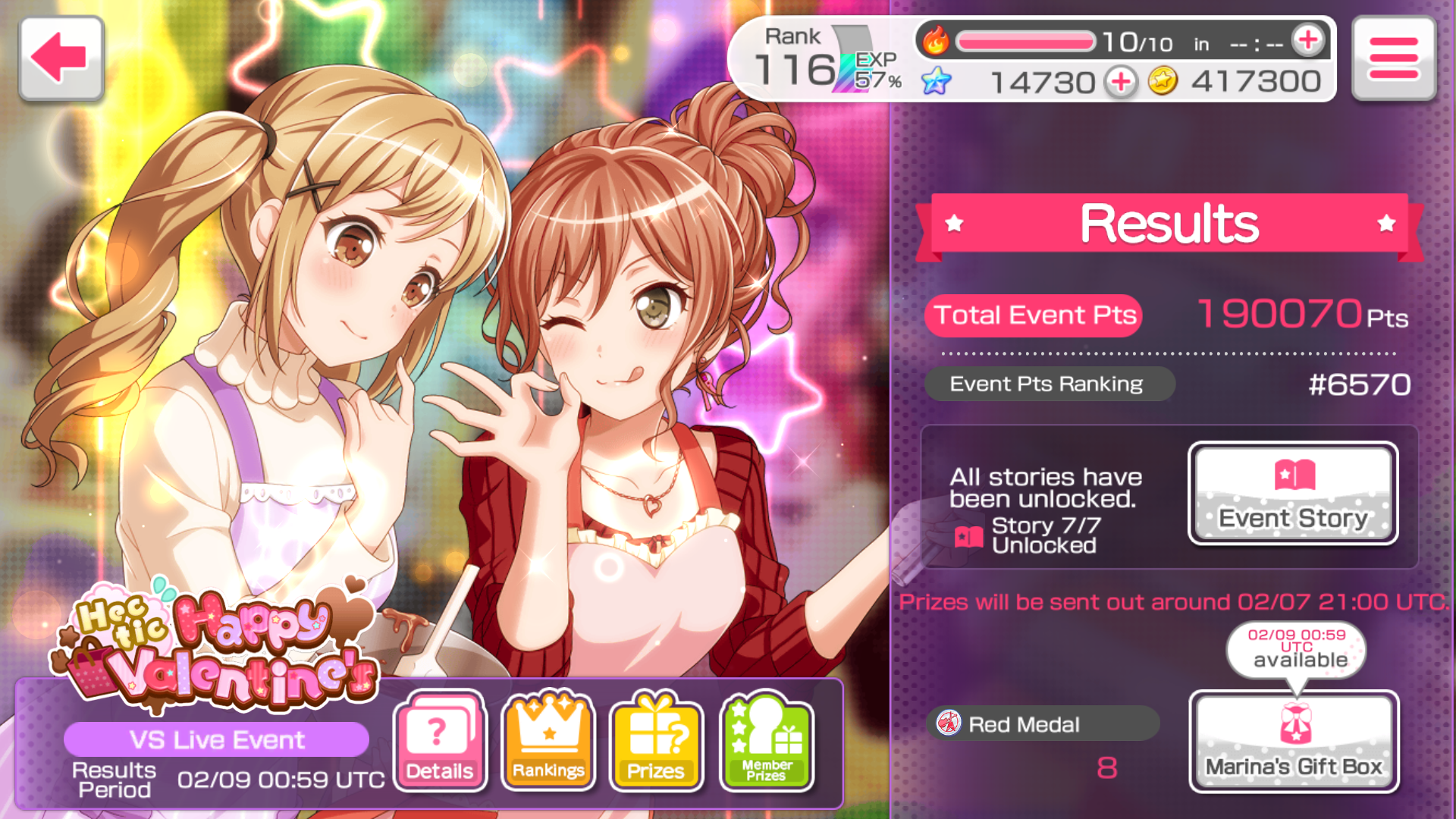Open the Event Story
Image resolution: width=1456 pixels, height=819 pixels.
coord(1293,493)
